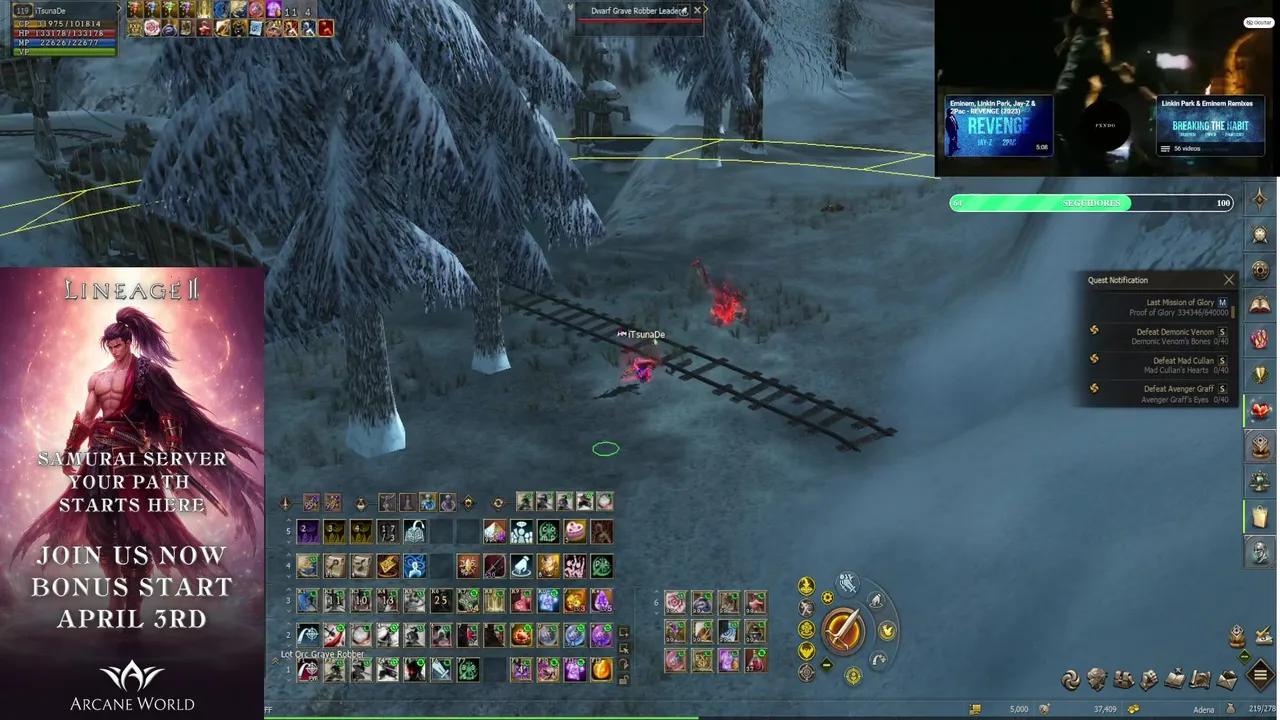
Task: Click the trophy icon on the right sidebar
Action: coord(1260,372)
